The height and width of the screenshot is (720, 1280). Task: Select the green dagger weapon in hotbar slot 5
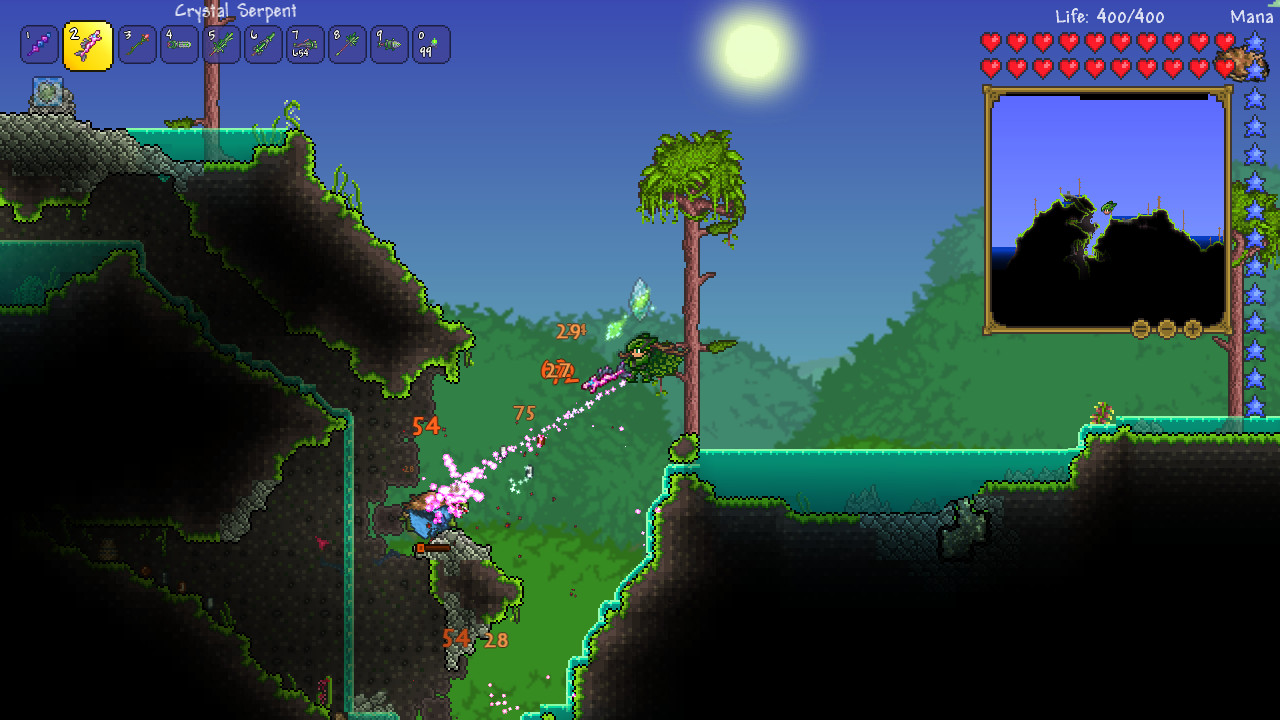point(222,43)
